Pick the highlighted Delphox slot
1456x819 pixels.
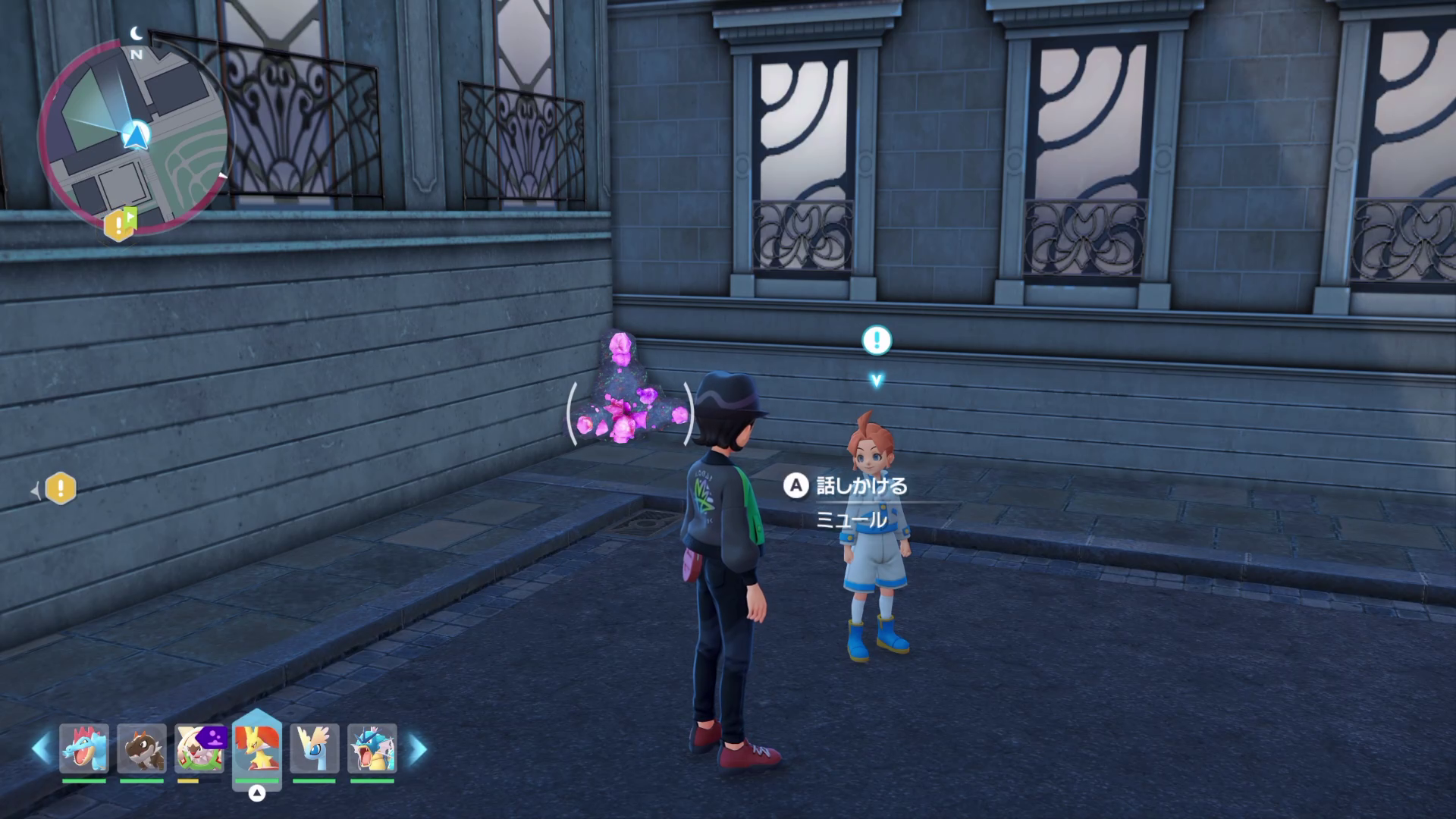point(257,748)
